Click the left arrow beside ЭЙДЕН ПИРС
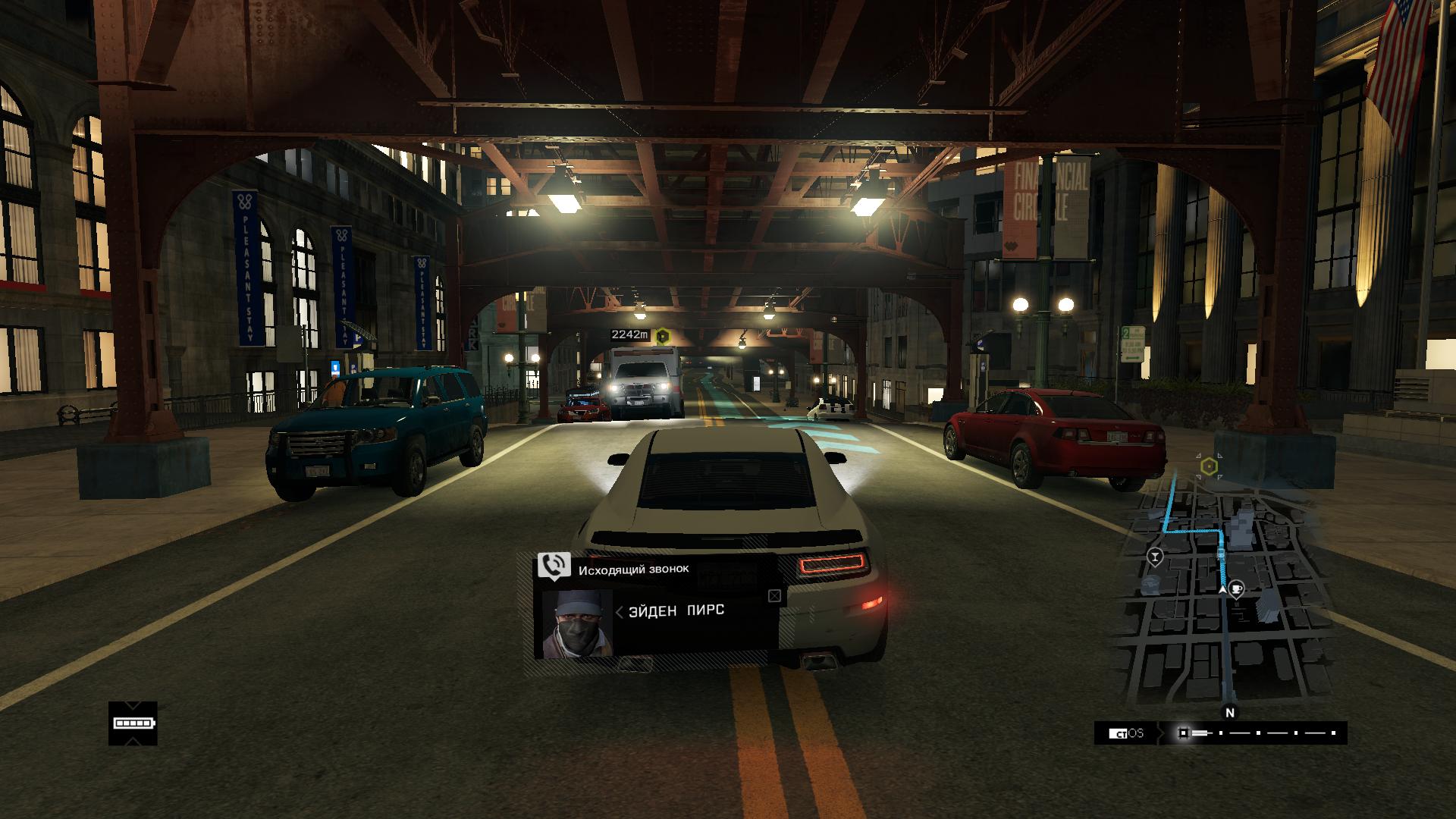The width and height of the screenshot is (1456, 819). [619, 612]
